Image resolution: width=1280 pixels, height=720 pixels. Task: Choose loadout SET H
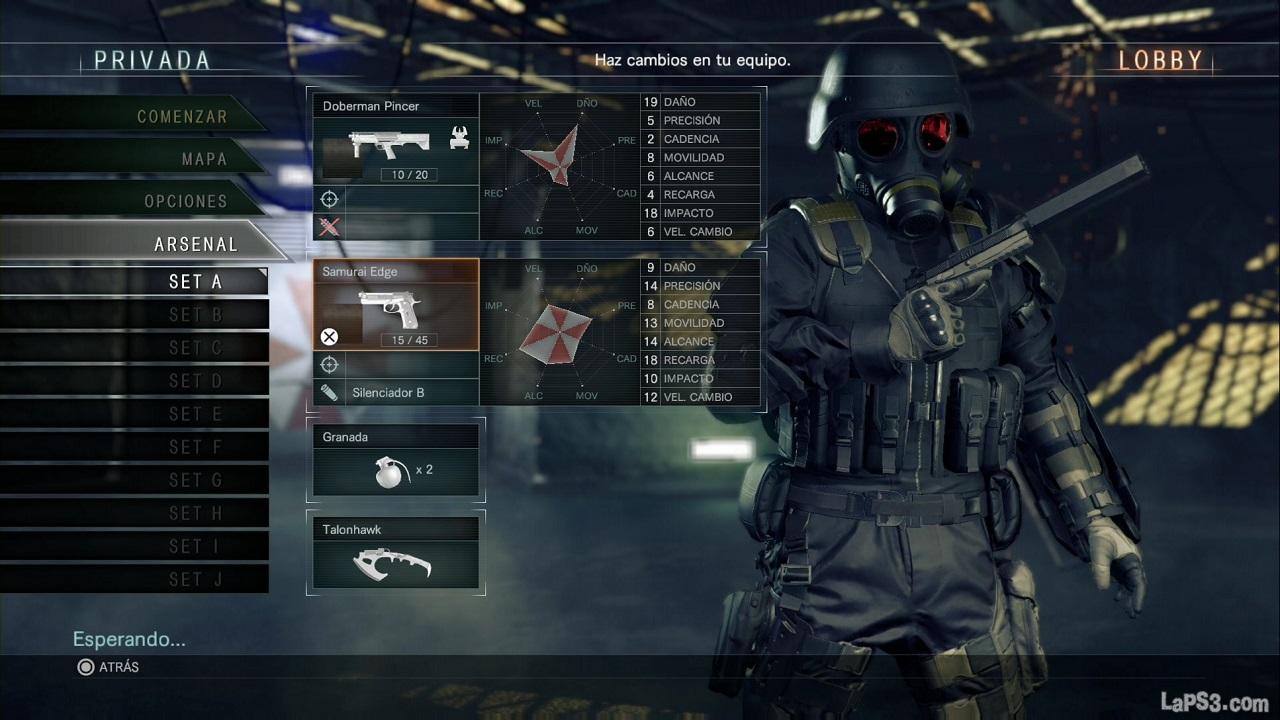point(195,512)
